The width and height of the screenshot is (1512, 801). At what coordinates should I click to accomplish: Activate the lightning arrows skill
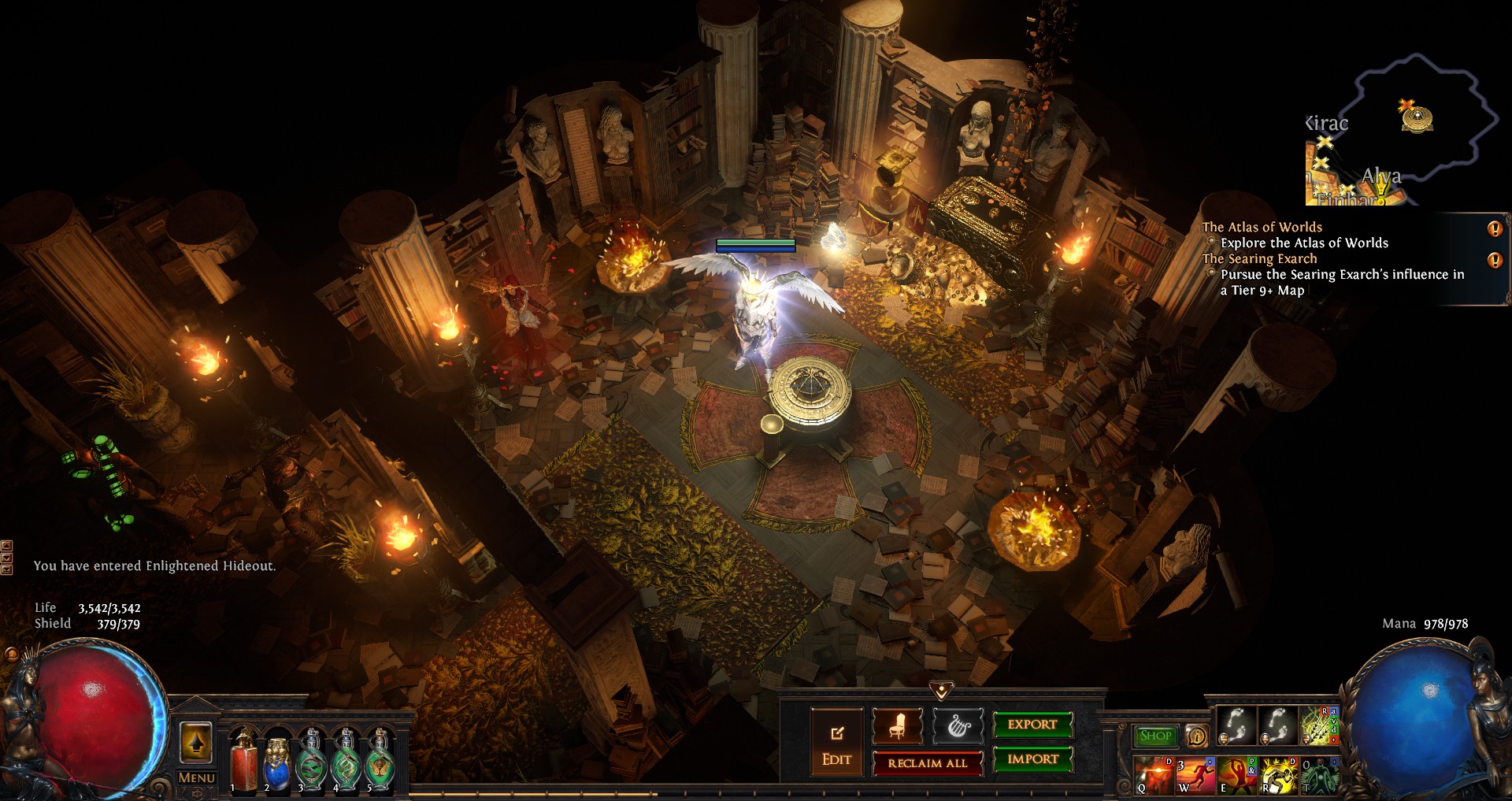click(x=1317, y=725)
